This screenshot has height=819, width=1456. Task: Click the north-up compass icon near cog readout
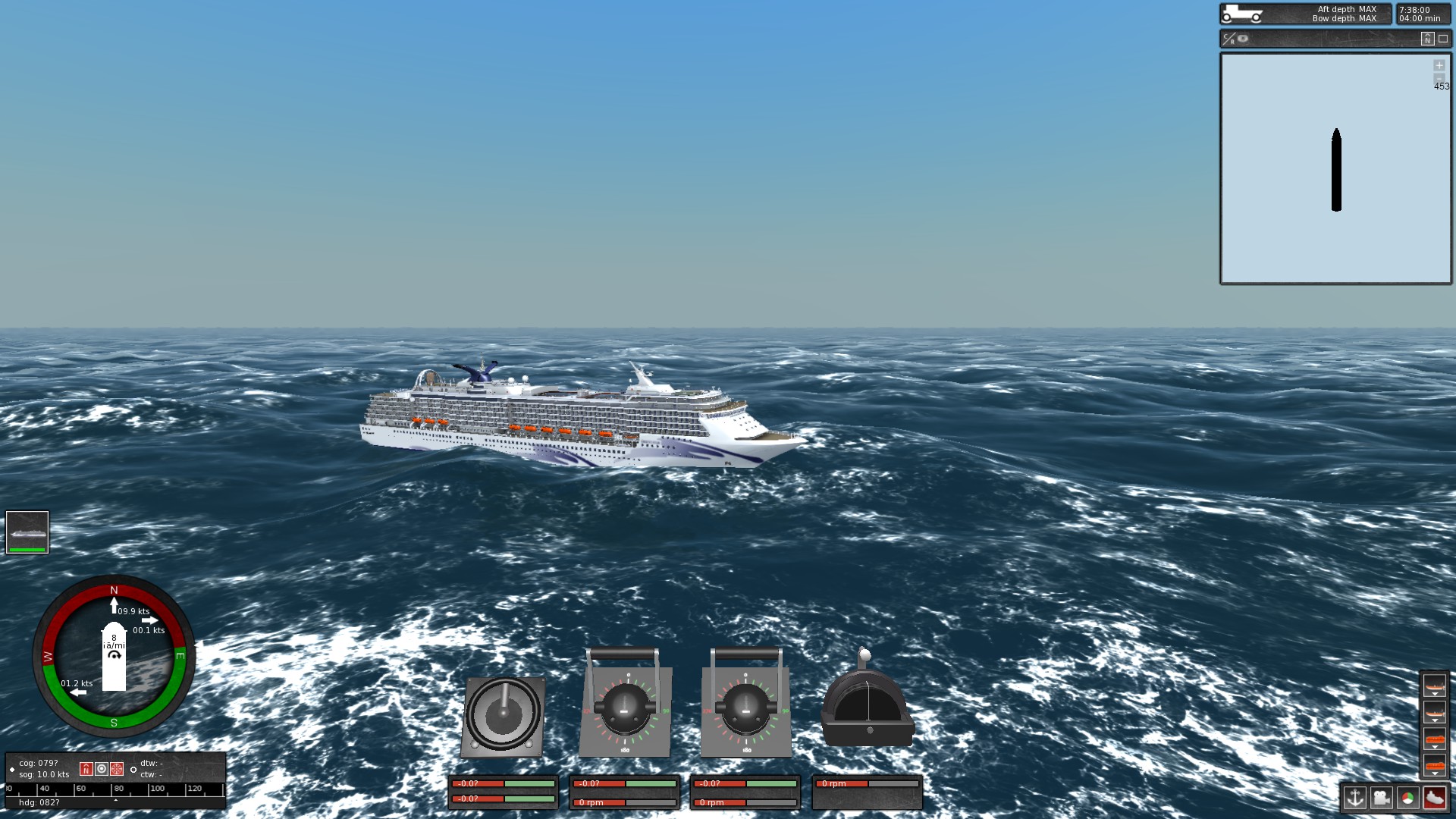[86, 769]
